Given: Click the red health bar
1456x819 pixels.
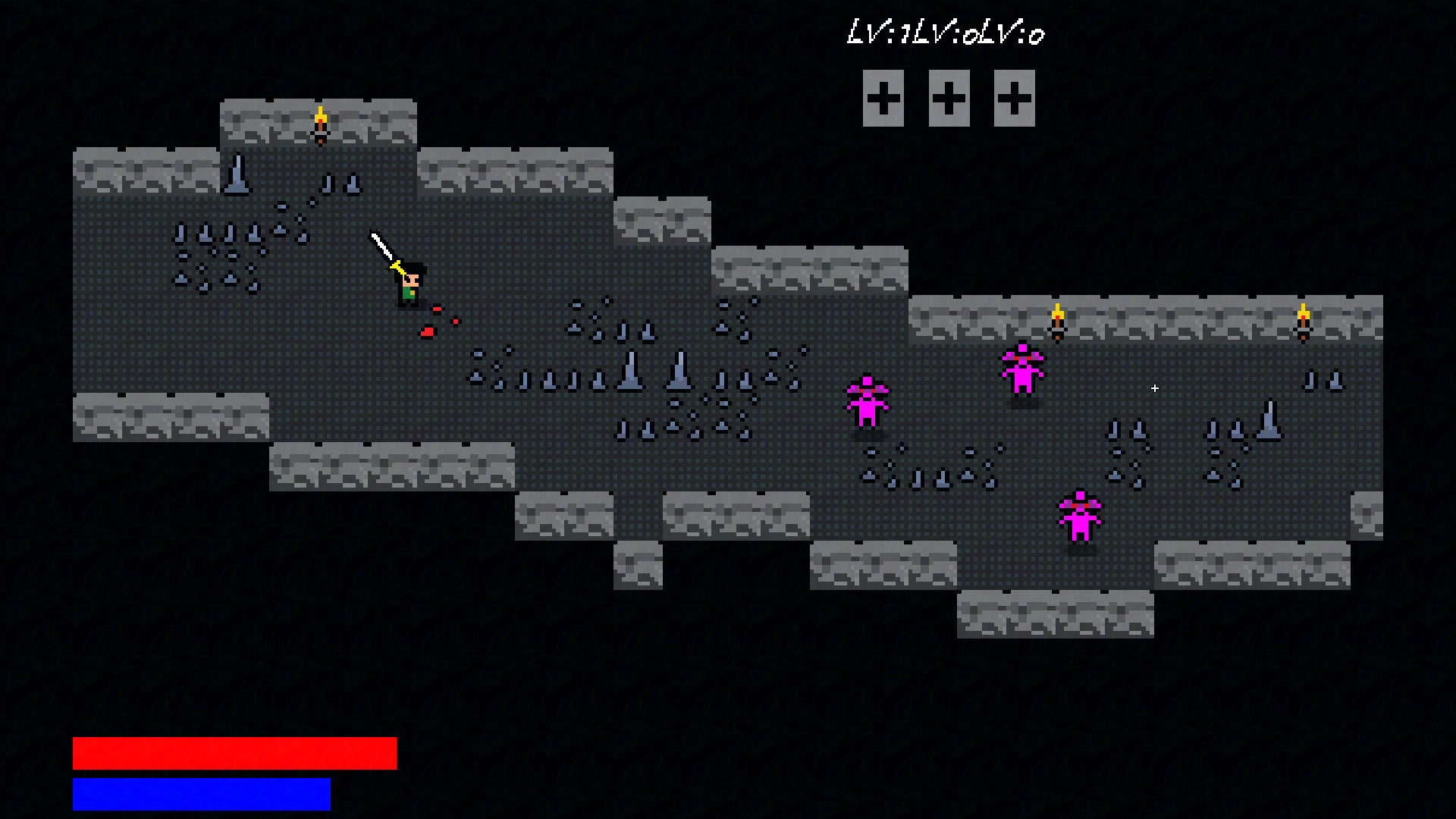Looking at the screenshot, I should (x=235, y=755).
